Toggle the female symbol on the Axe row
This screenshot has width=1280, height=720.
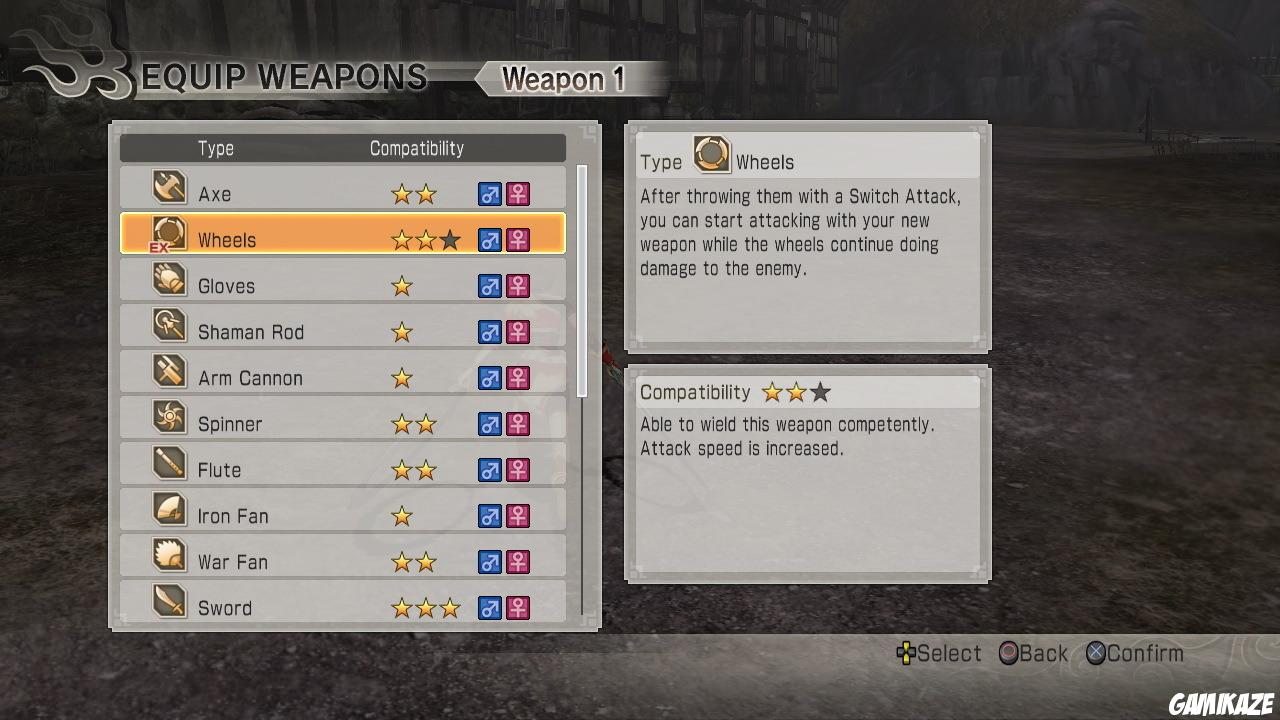(518, 193)
